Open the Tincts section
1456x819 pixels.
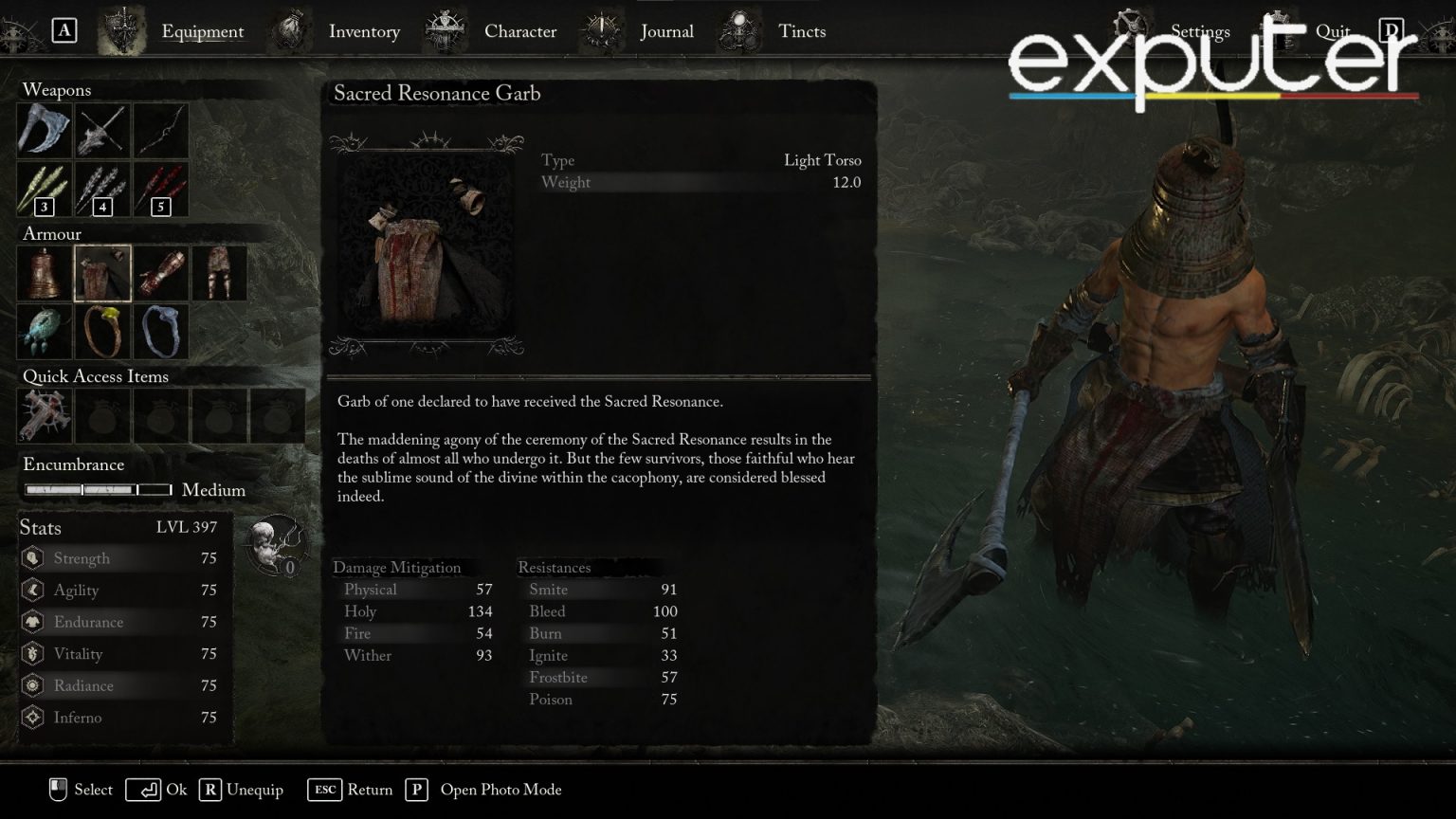(x=802, y=31)
